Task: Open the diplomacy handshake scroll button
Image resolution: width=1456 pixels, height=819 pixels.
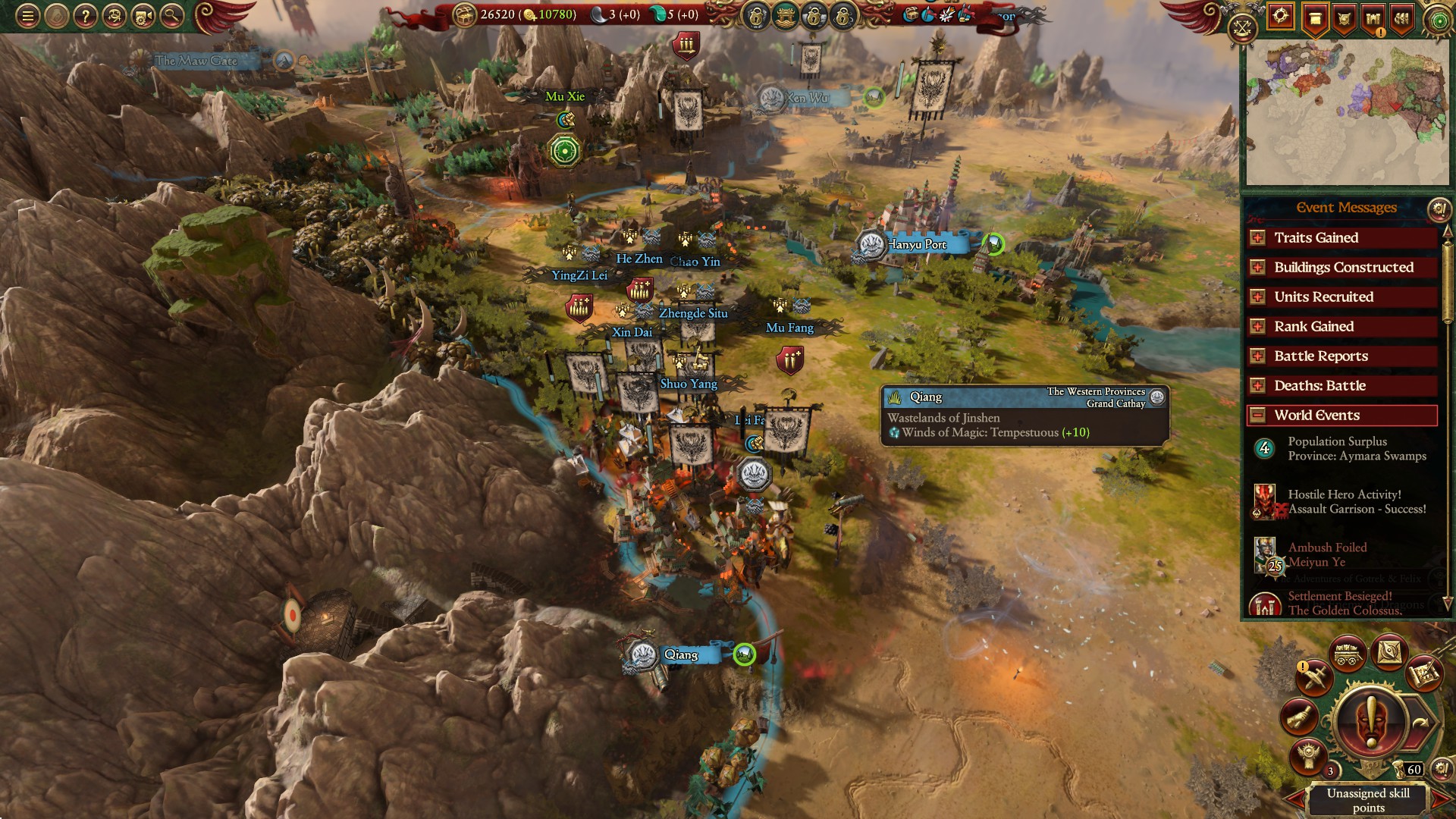Action: [1298, 717]
